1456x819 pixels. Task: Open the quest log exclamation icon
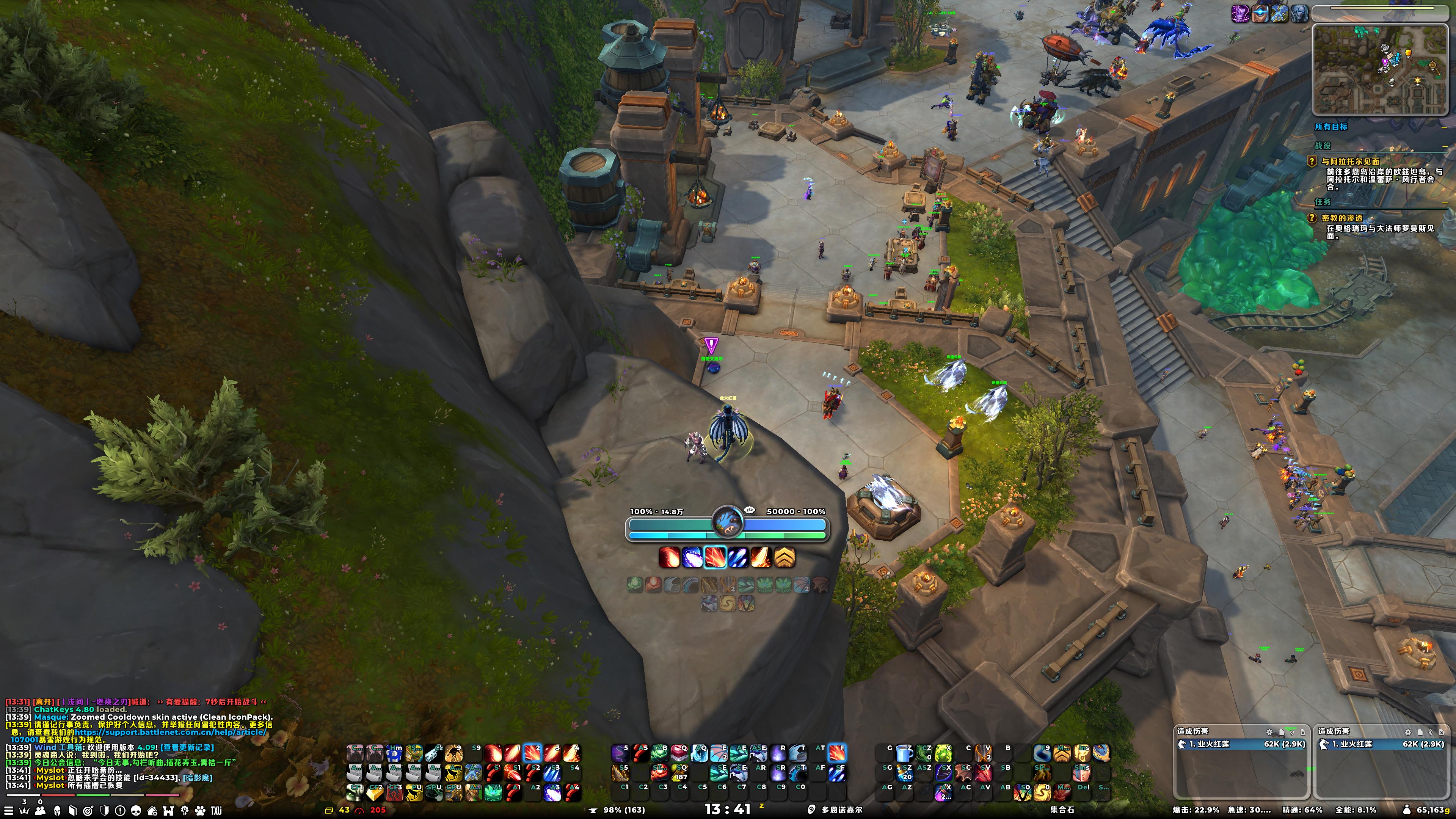(x=120, y=811)
